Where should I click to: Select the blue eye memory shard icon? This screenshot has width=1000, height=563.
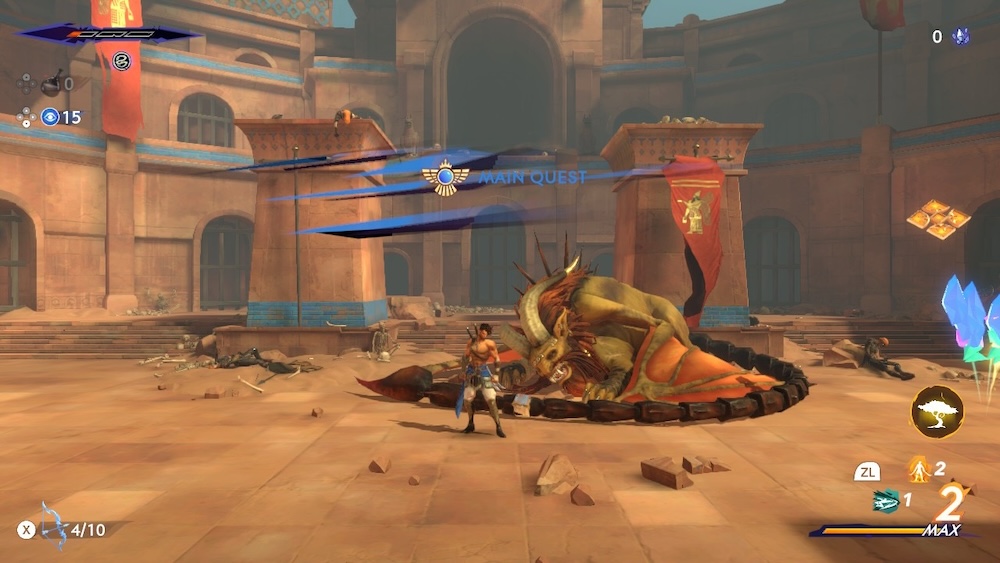tap(50, 117)
